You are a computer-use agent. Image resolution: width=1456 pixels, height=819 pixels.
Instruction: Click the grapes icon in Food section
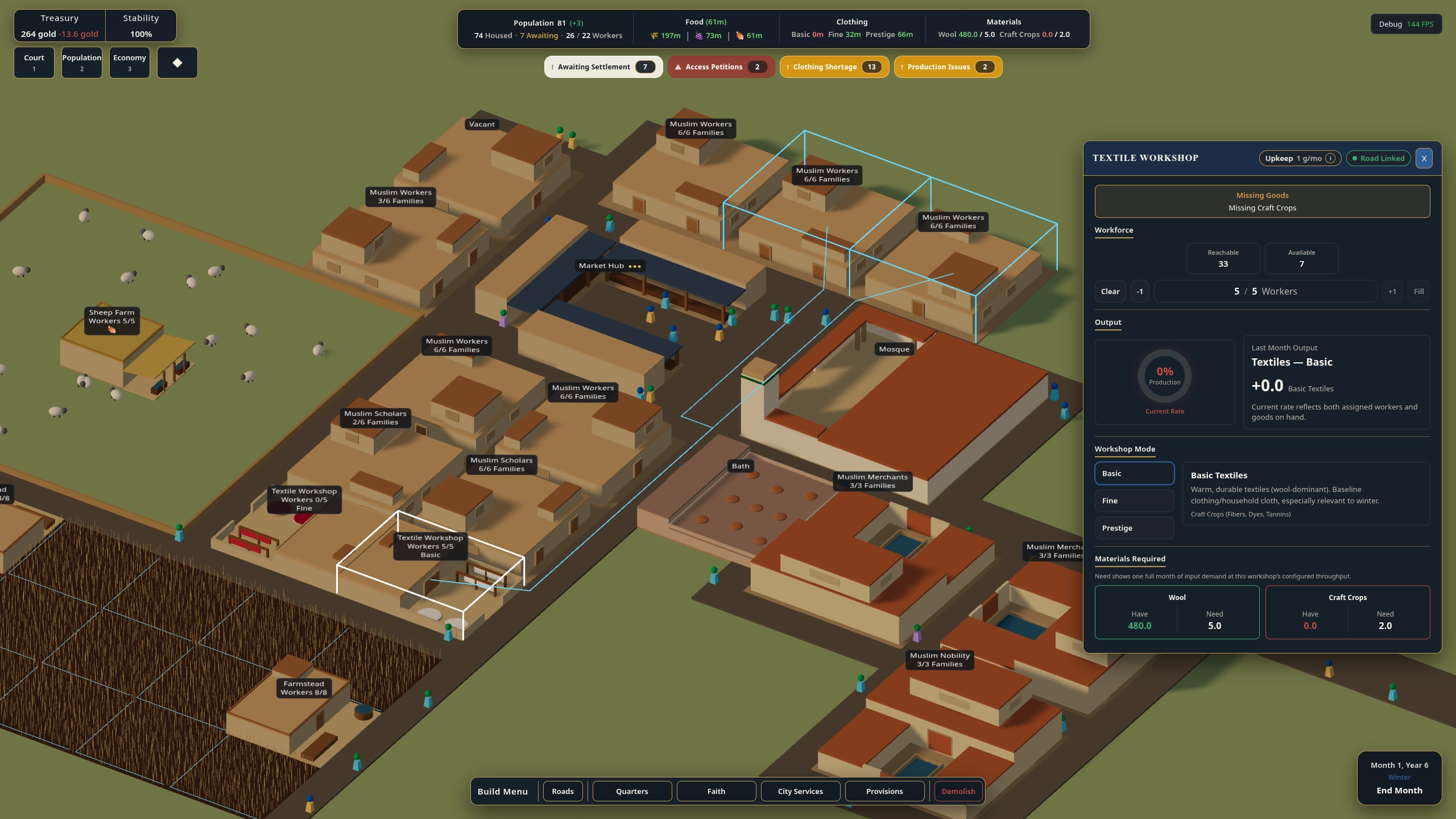(699, 35)
